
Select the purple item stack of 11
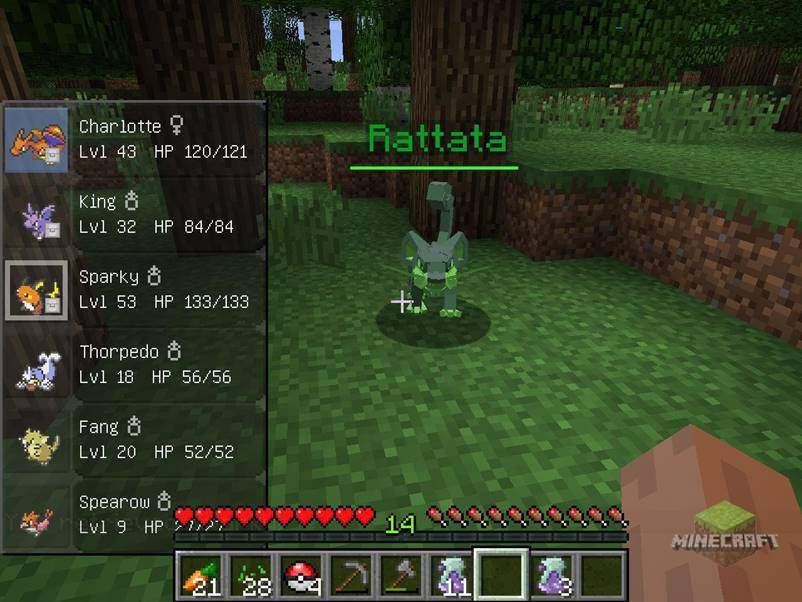click(450, 576)
